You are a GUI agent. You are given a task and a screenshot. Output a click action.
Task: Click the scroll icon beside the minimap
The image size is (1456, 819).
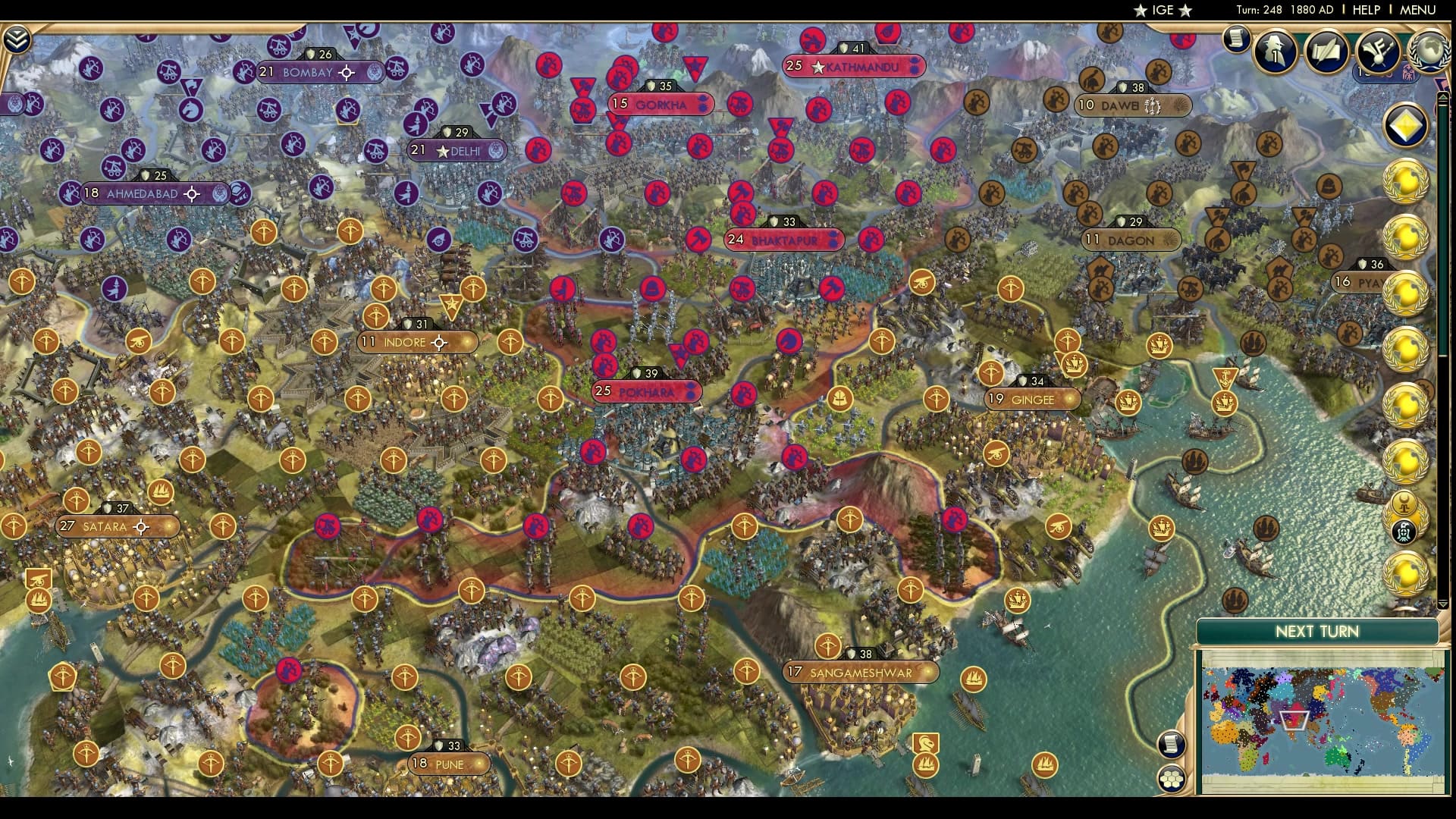point(1172,745)
